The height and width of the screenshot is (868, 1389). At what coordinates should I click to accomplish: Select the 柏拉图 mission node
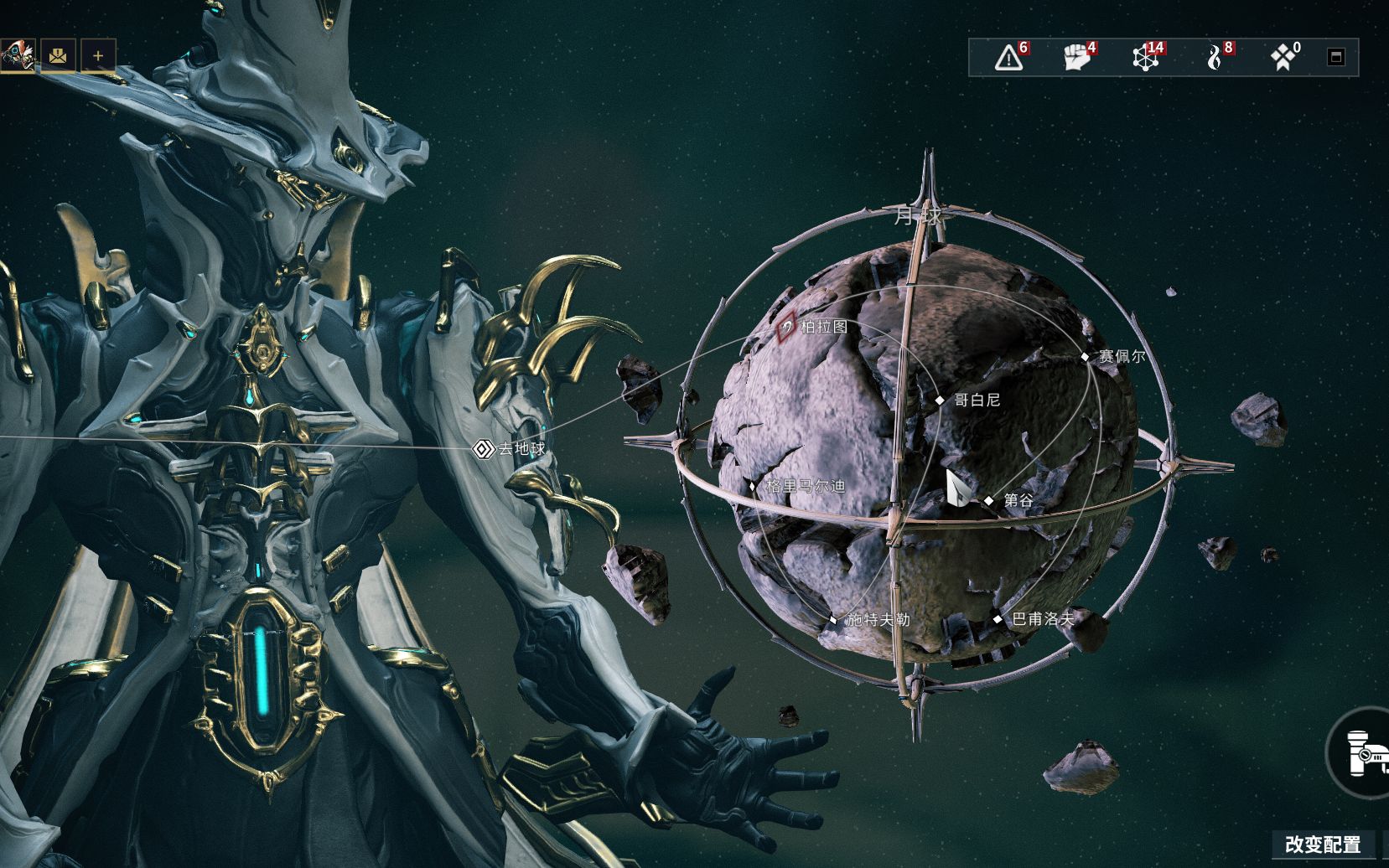(x=786, y=328)
